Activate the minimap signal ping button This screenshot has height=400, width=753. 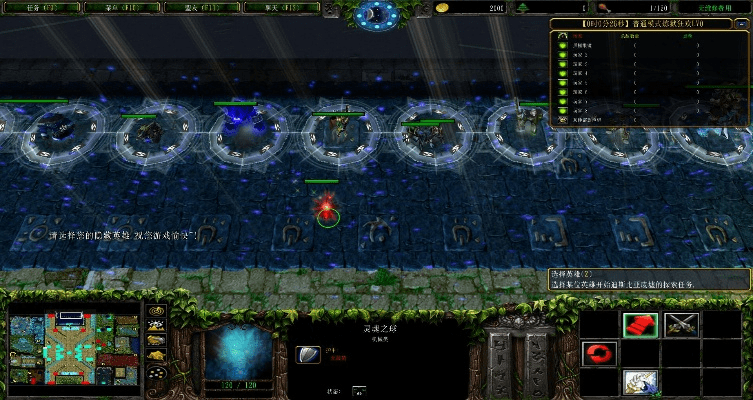pos(157,311)
